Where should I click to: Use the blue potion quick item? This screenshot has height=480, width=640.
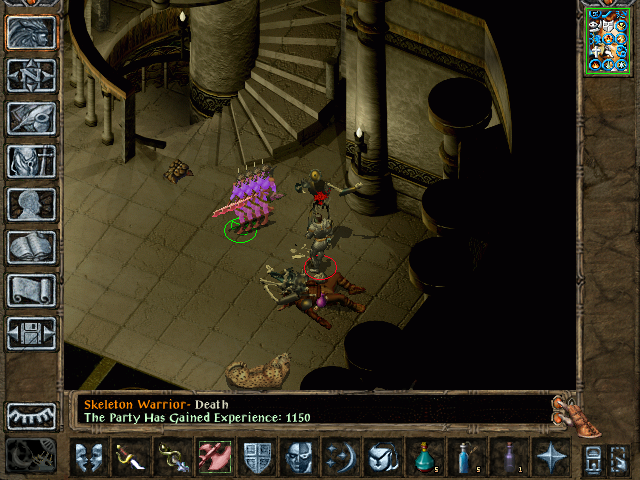pyautogui.click(x=466, y=458)
